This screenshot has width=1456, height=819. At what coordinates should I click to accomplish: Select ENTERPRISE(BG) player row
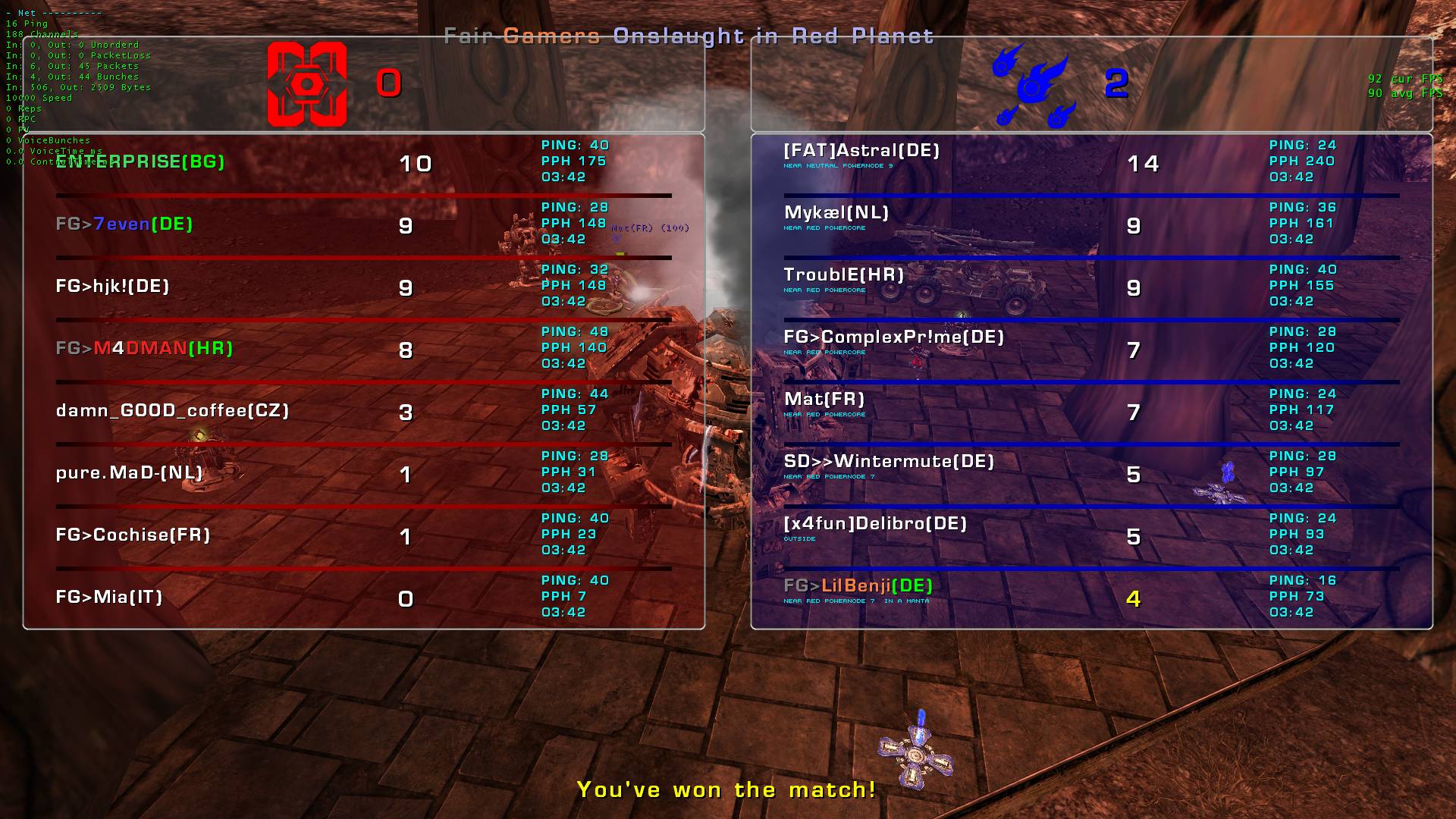[x=140, y=162]
